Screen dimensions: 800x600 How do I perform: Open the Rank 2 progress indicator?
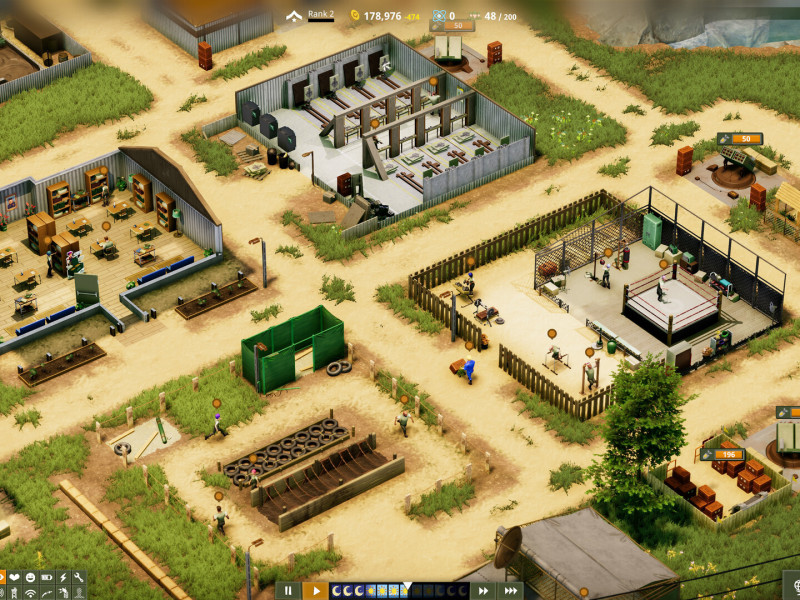pos(310,15)
